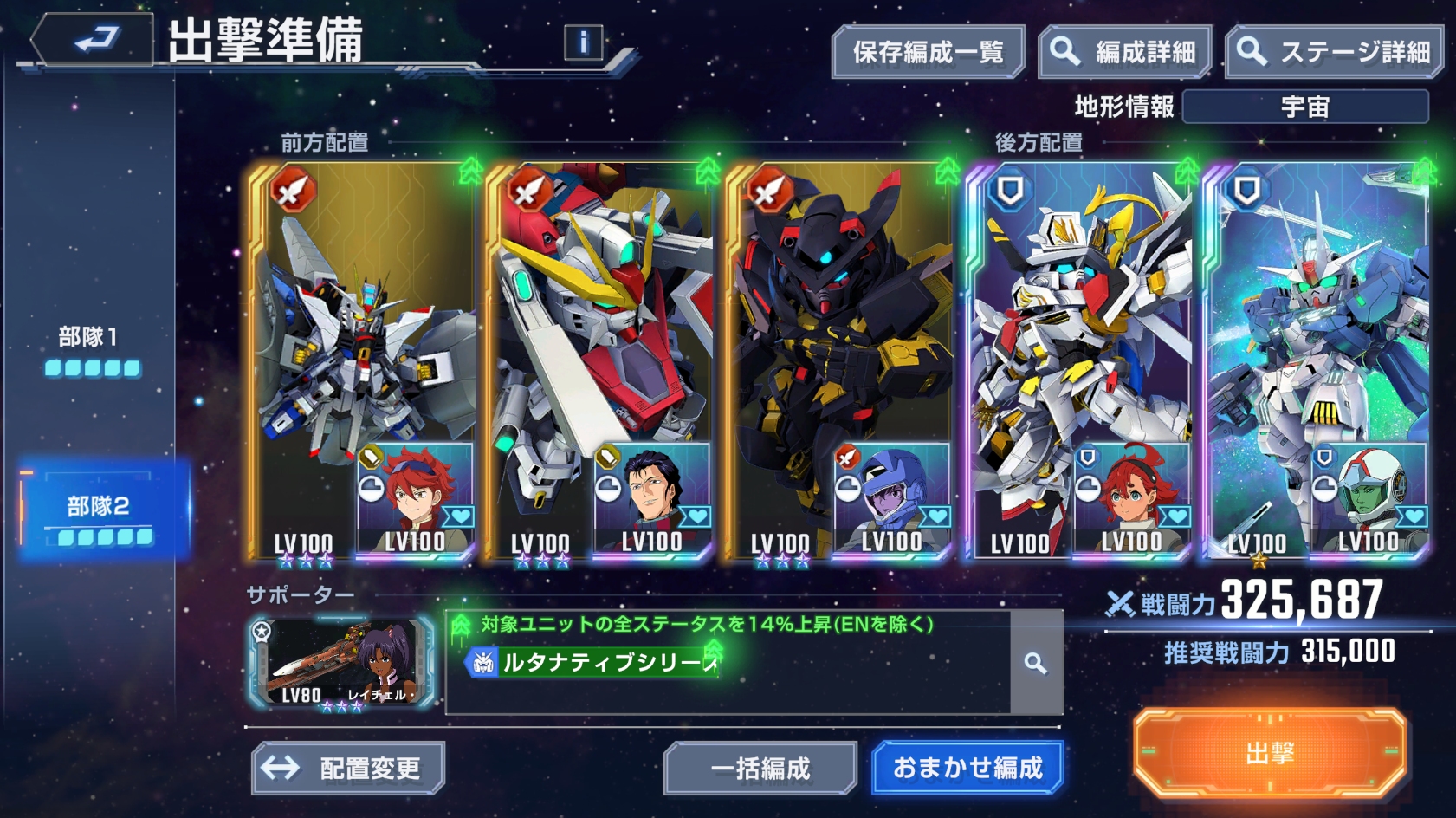The width and height of the screenshot is (1456, 818).
Task: Open ステージ詳細 stage details
Action: (x=1335, y=53)
